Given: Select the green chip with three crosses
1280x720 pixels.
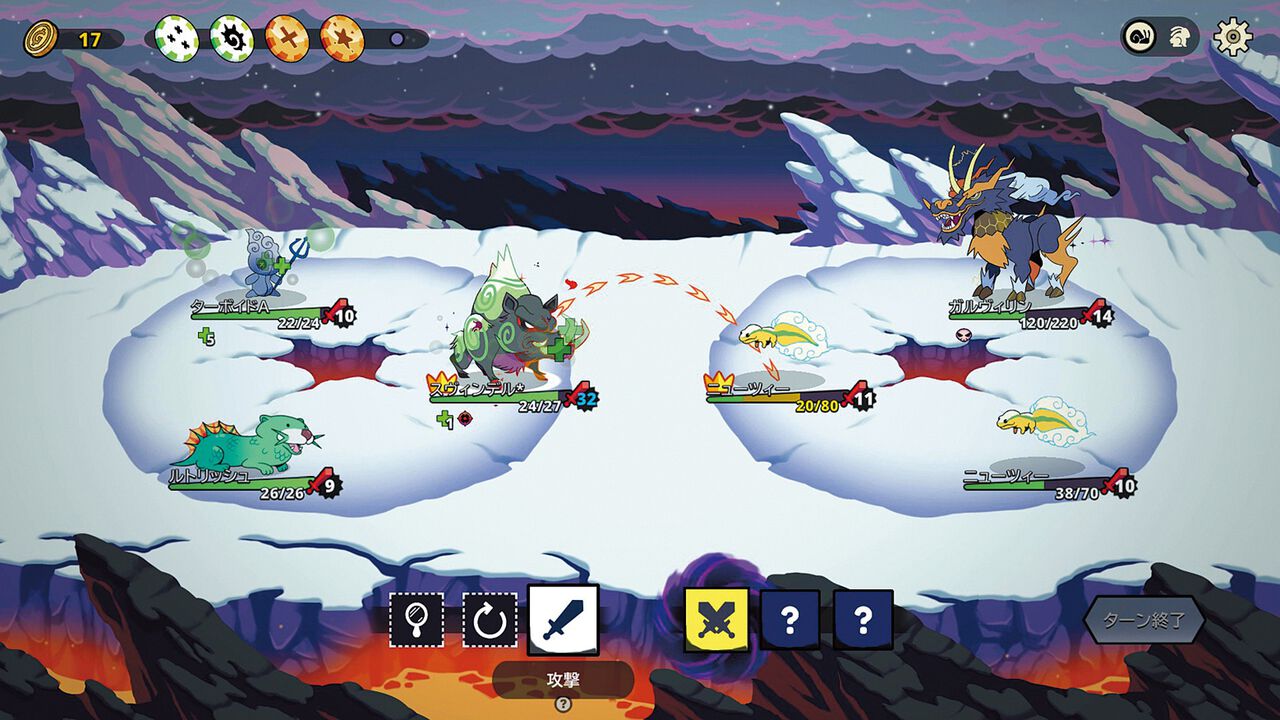Looking at the screenshot, I should [x=175, y=39].
